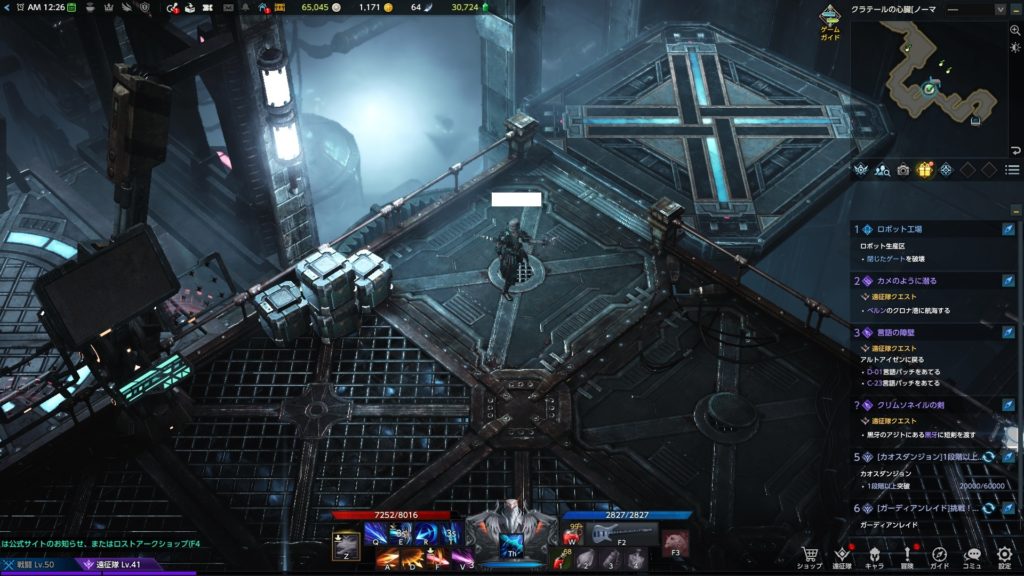Image resolution: width=1024 pixels, height=576 pixels.
Task: Open the gift box icon below minimap
Action: tap(924, 170)
